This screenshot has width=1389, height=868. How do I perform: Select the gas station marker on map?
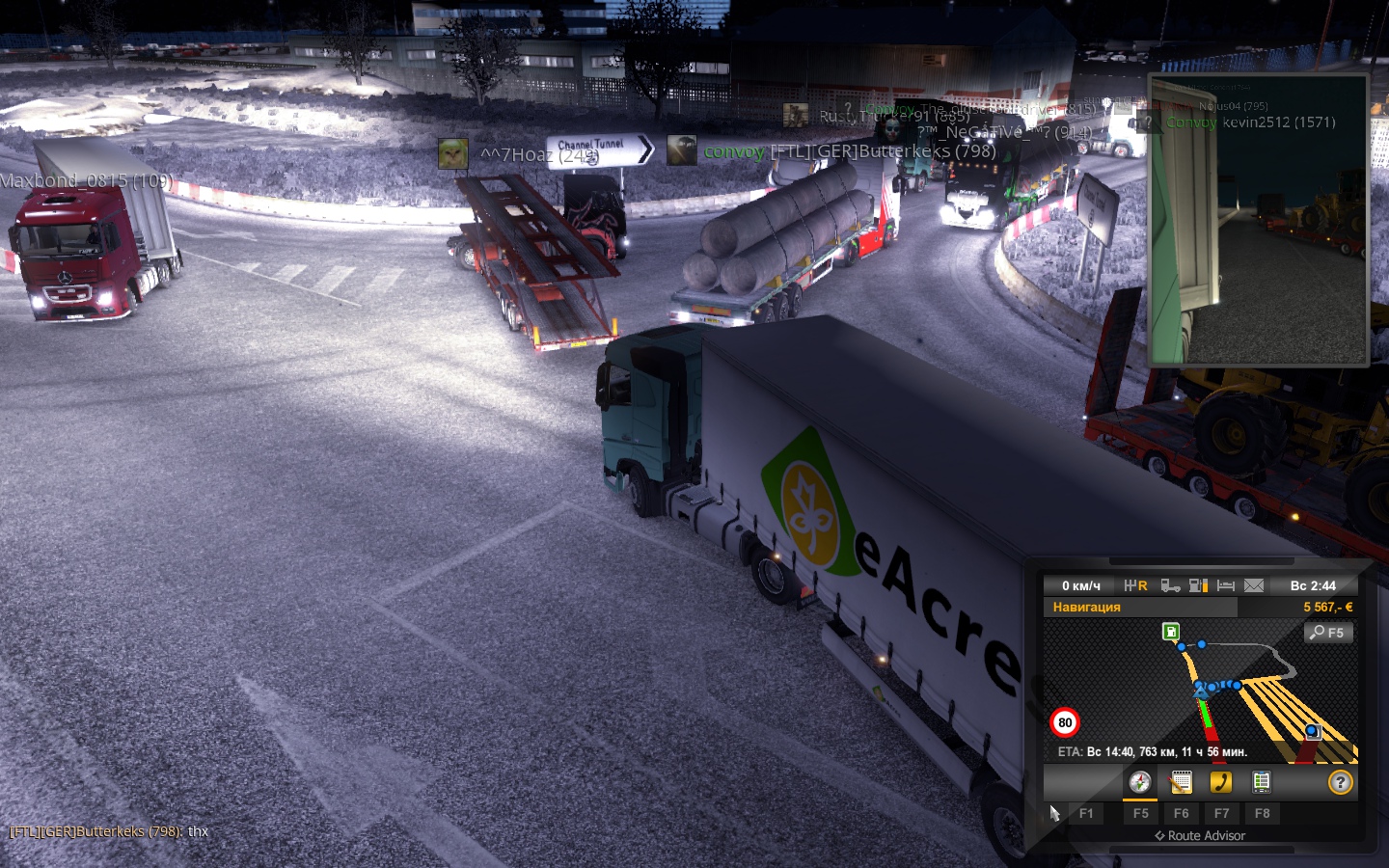pyautogui.click(x=1171, y=632)
